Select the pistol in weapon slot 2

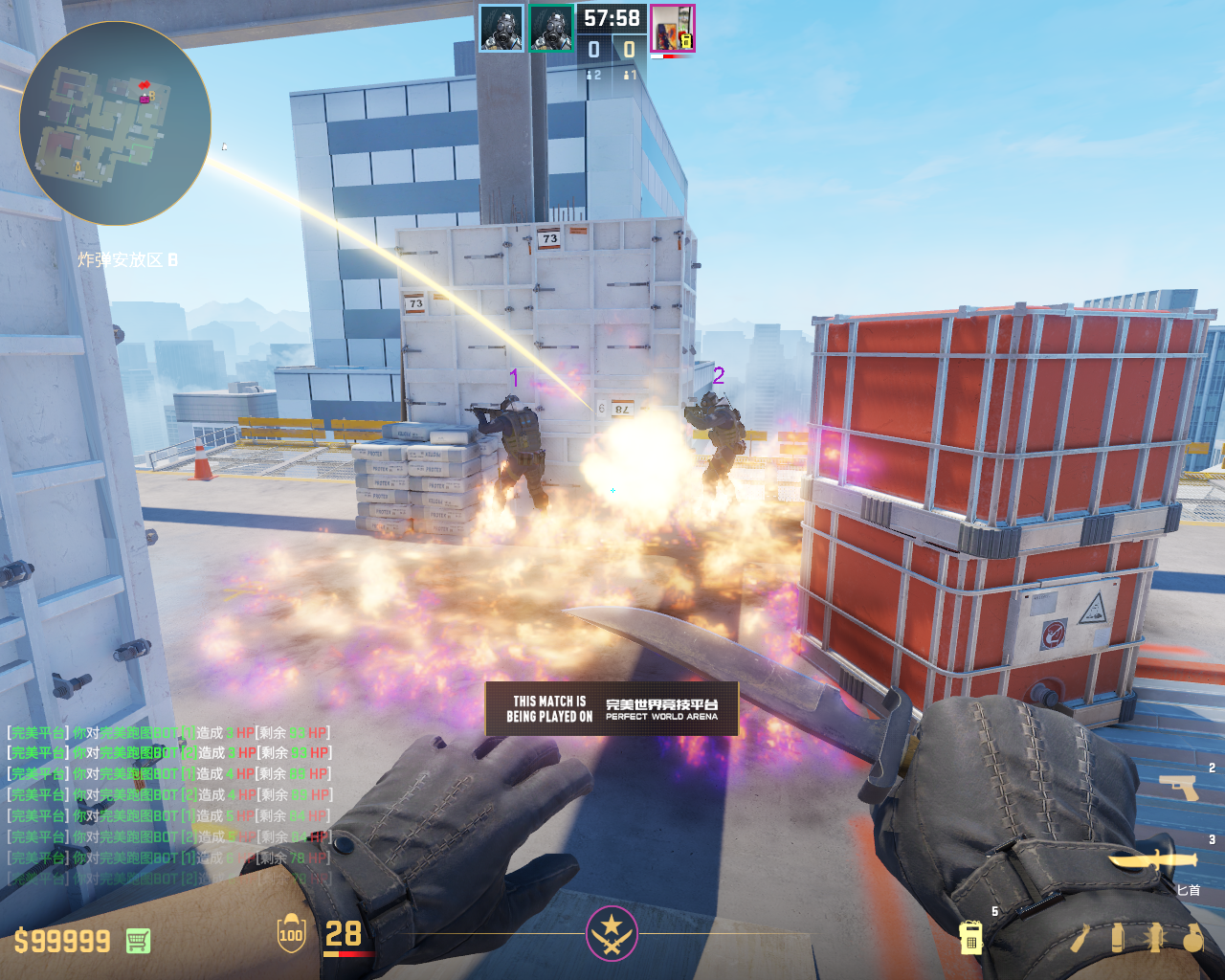point(1178,788)
